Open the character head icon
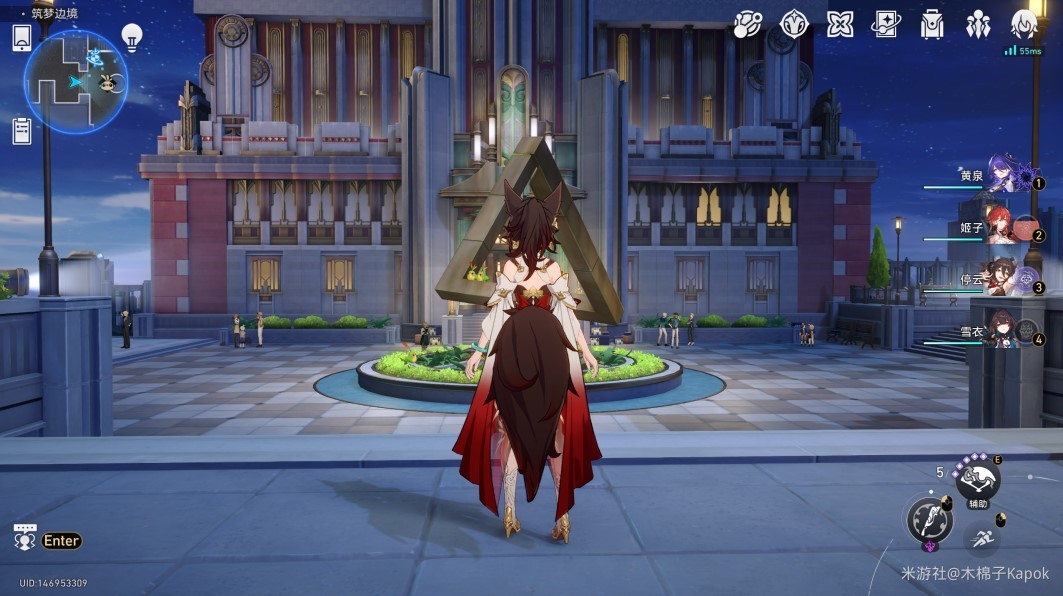1063x596 pixels. (x=1023, y=24)
